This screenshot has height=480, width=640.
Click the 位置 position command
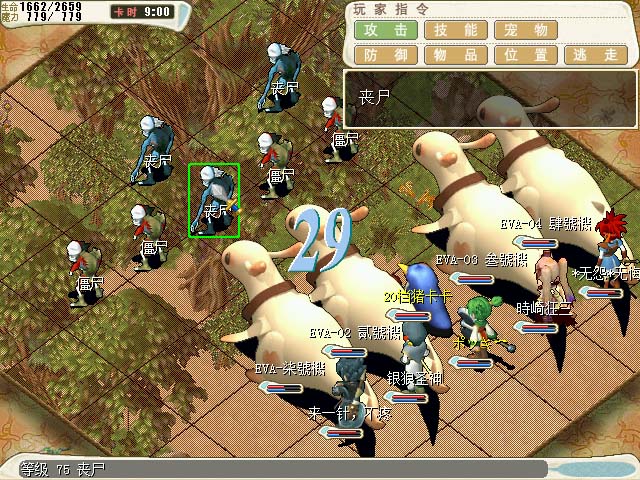pos(525,55)
